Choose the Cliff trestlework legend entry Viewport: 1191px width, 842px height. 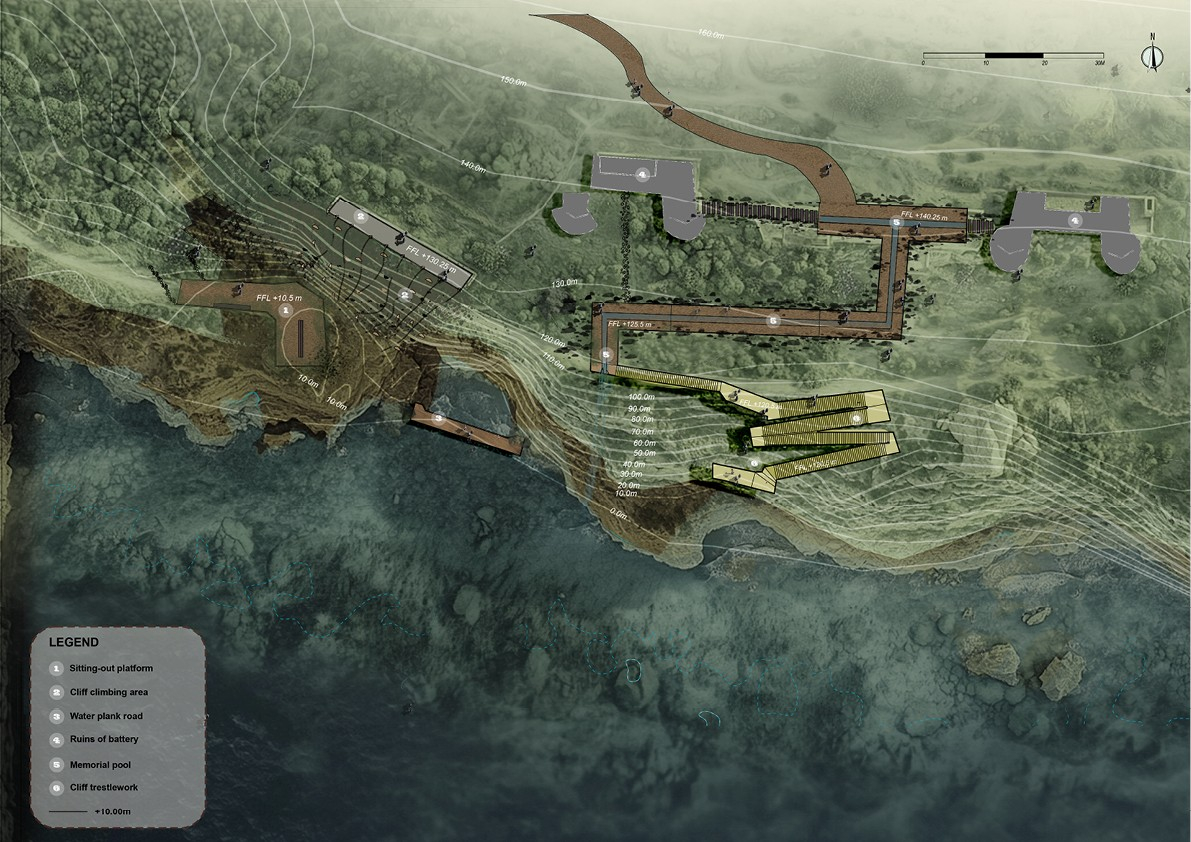(104, 788)
